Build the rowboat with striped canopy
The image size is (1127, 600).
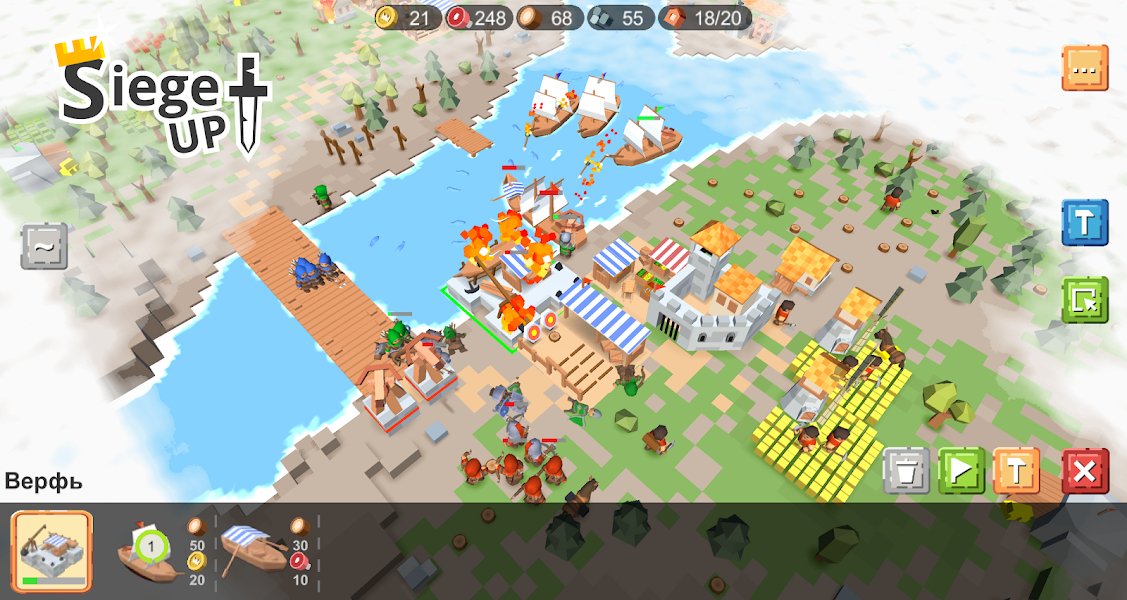click(252, 550)
